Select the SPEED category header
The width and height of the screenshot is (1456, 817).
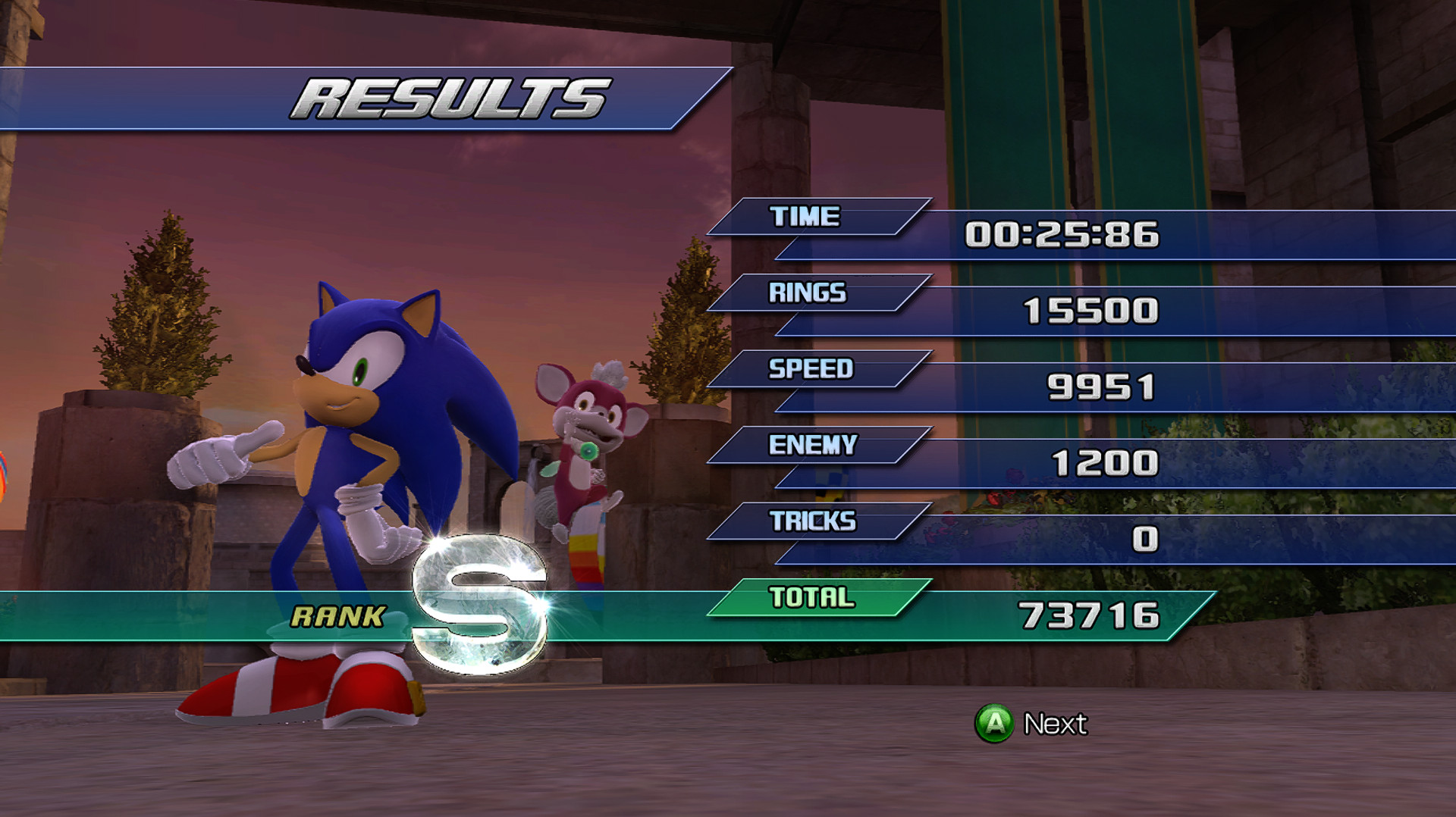pos(810,370)
